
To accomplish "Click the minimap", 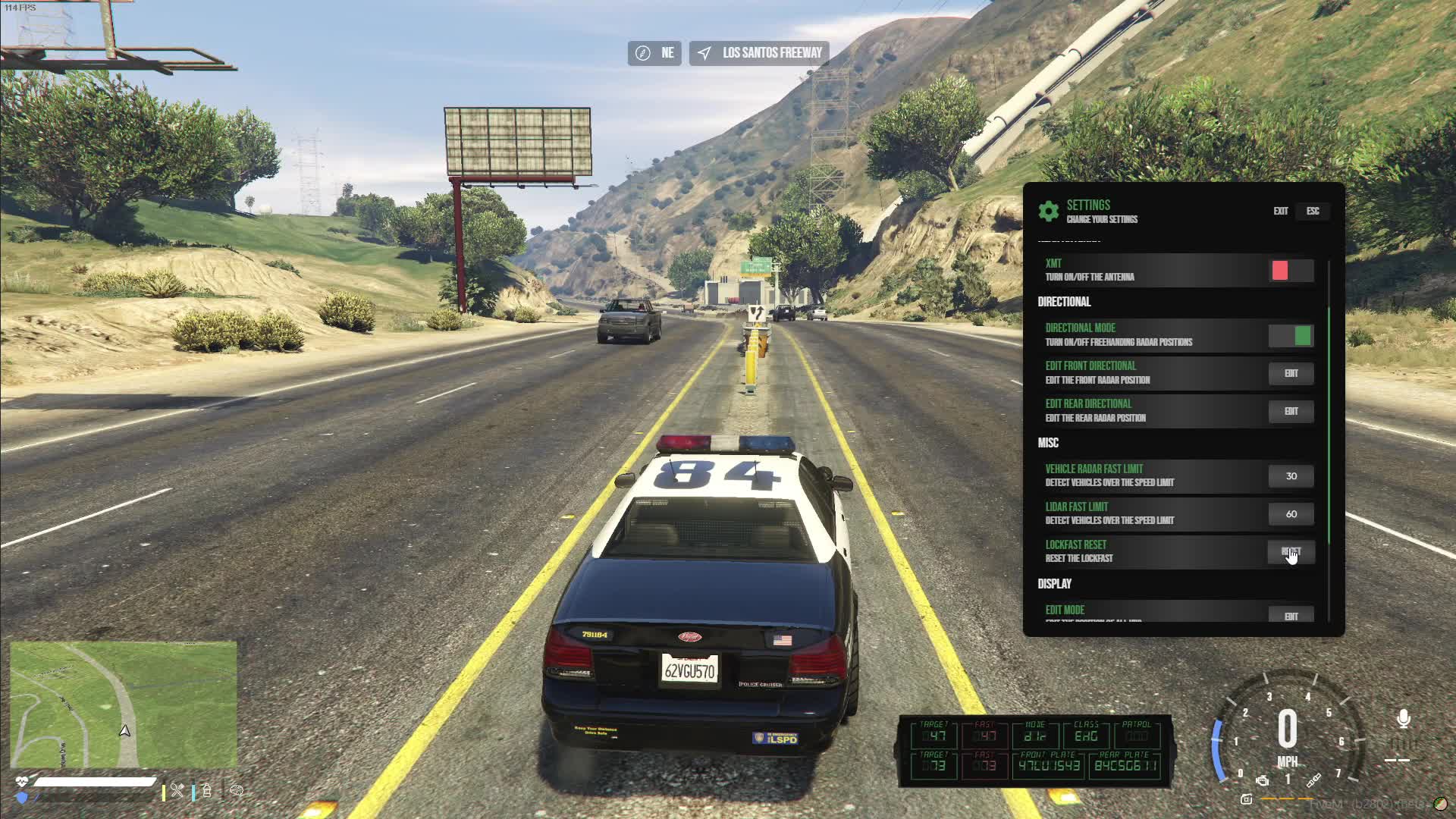I will (124, 704).
